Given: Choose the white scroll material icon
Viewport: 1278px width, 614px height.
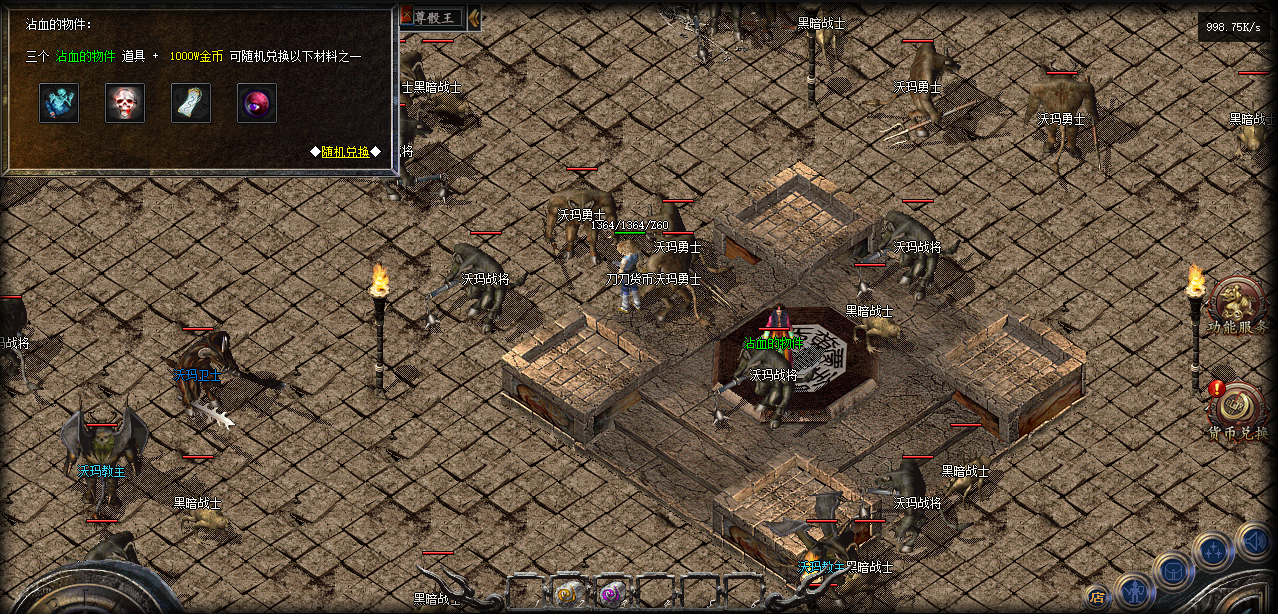Looking at the screenshot, I should 191,103.
